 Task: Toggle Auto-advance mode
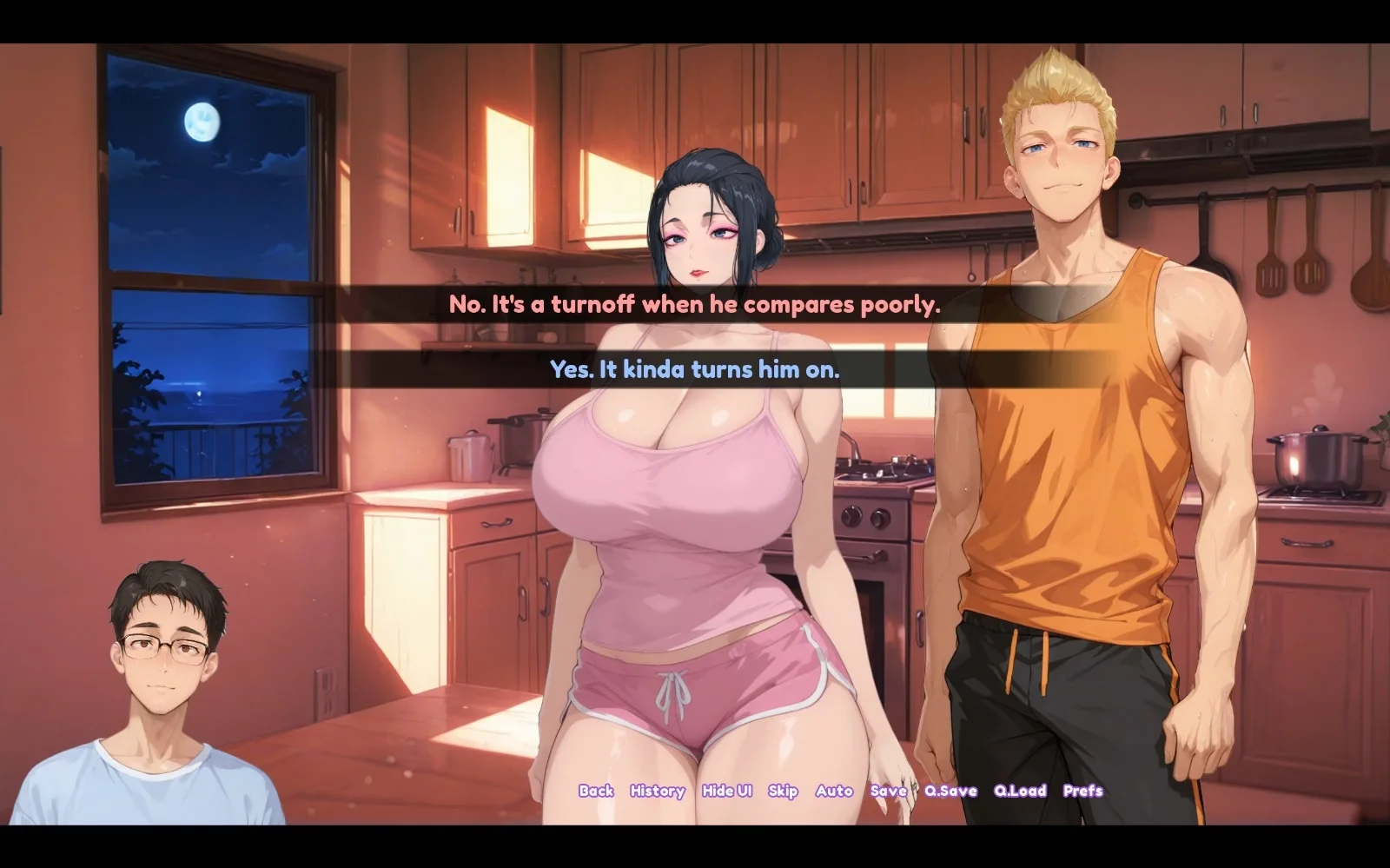click(x=834, y=791)
